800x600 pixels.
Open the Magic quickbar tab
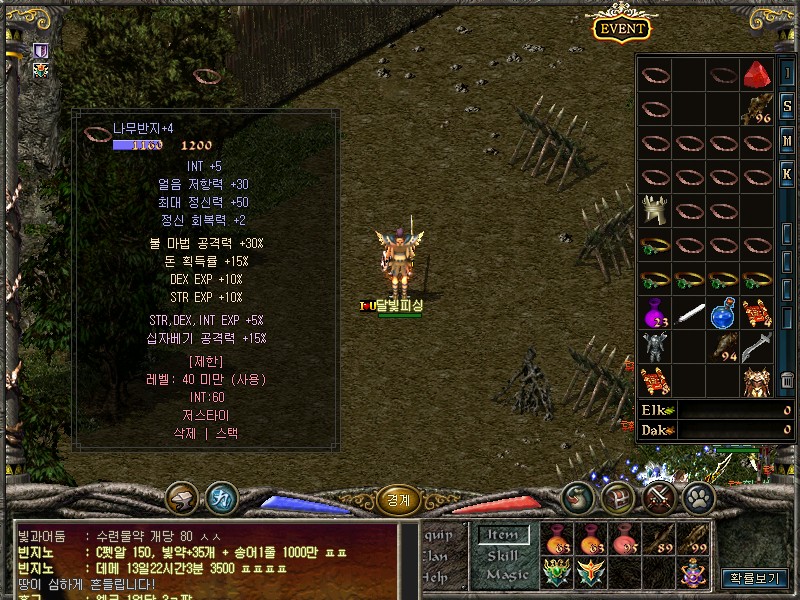[506, 575]
